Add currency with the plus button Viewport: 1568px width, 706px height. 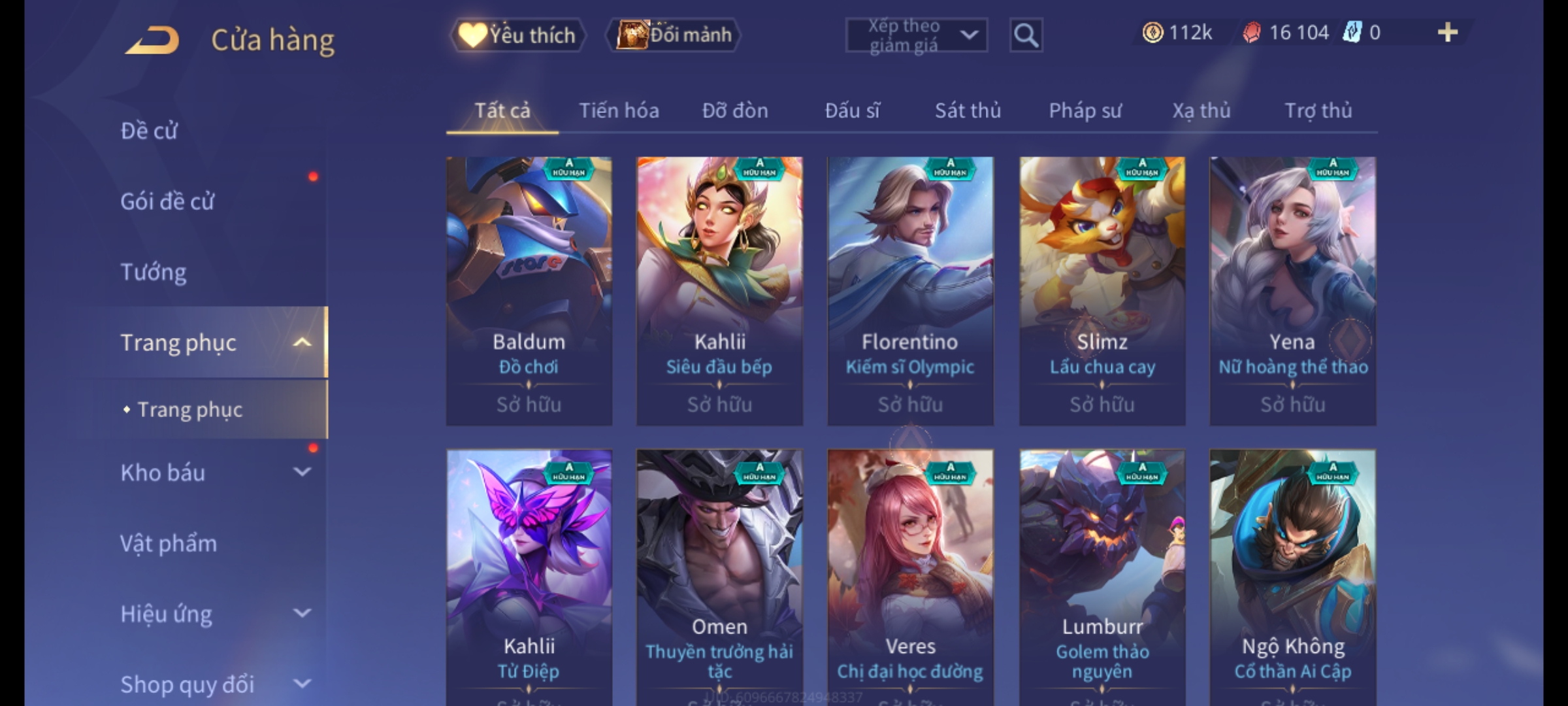click(1447, 33)
